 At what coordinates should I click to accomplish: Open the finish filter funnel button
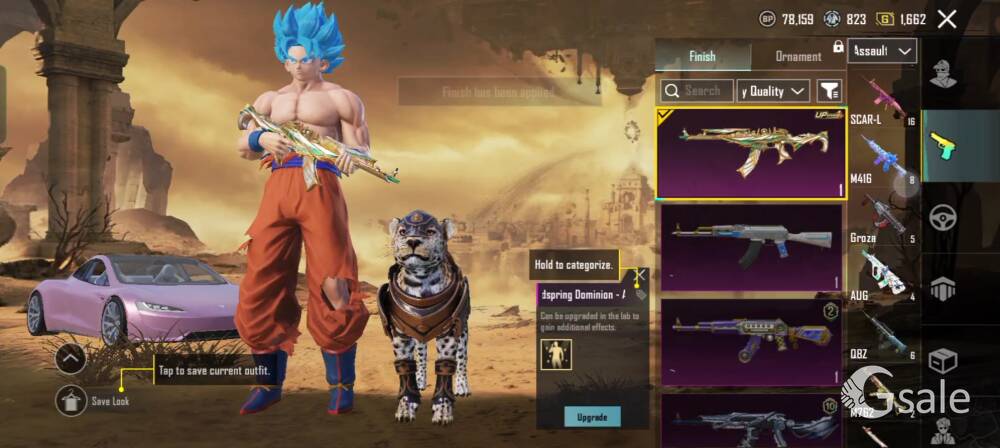(829, 91)
